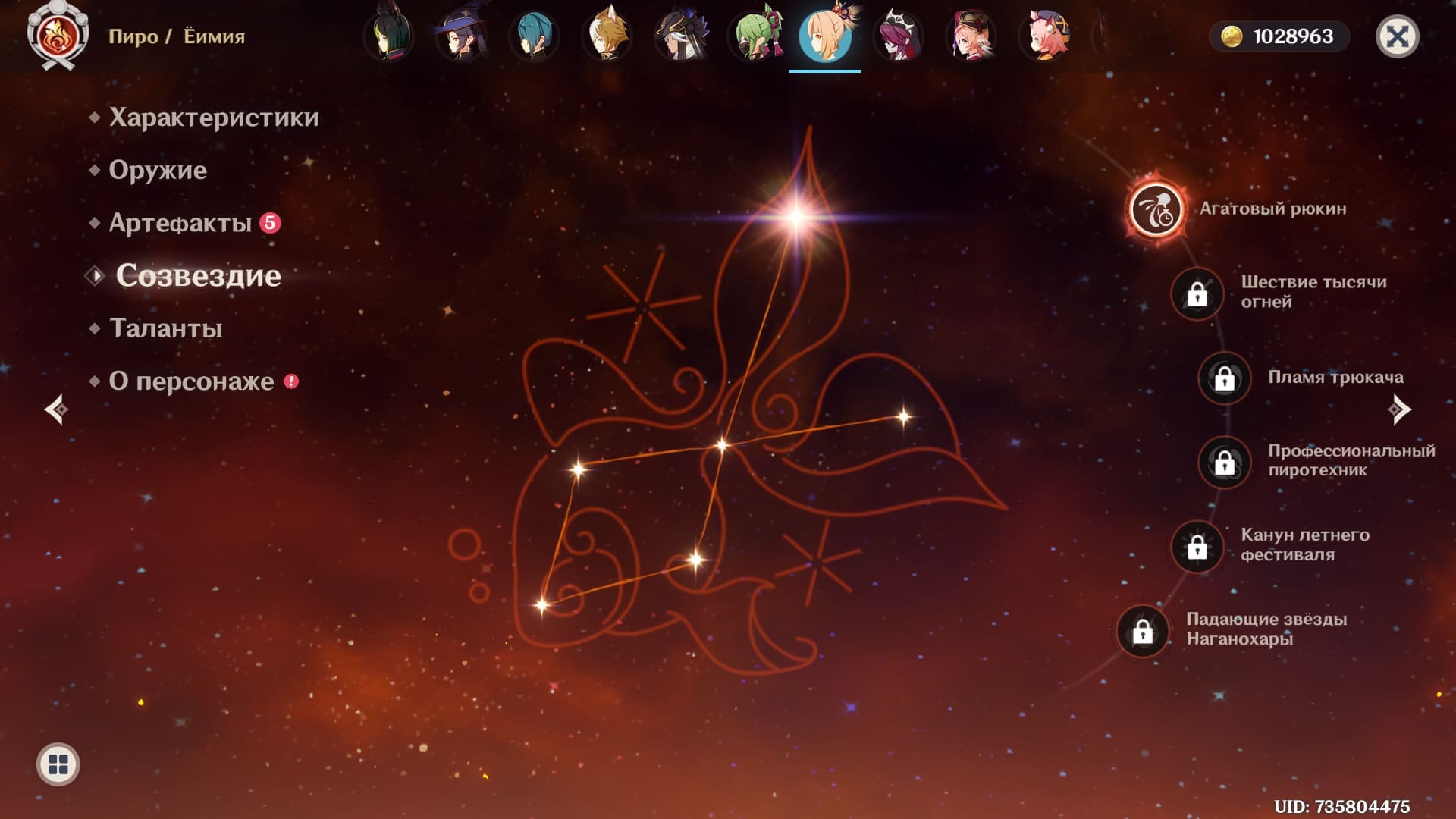1456x819 pixels.
Task: Select the Созвездие menu entry
Action: (198, 276)
